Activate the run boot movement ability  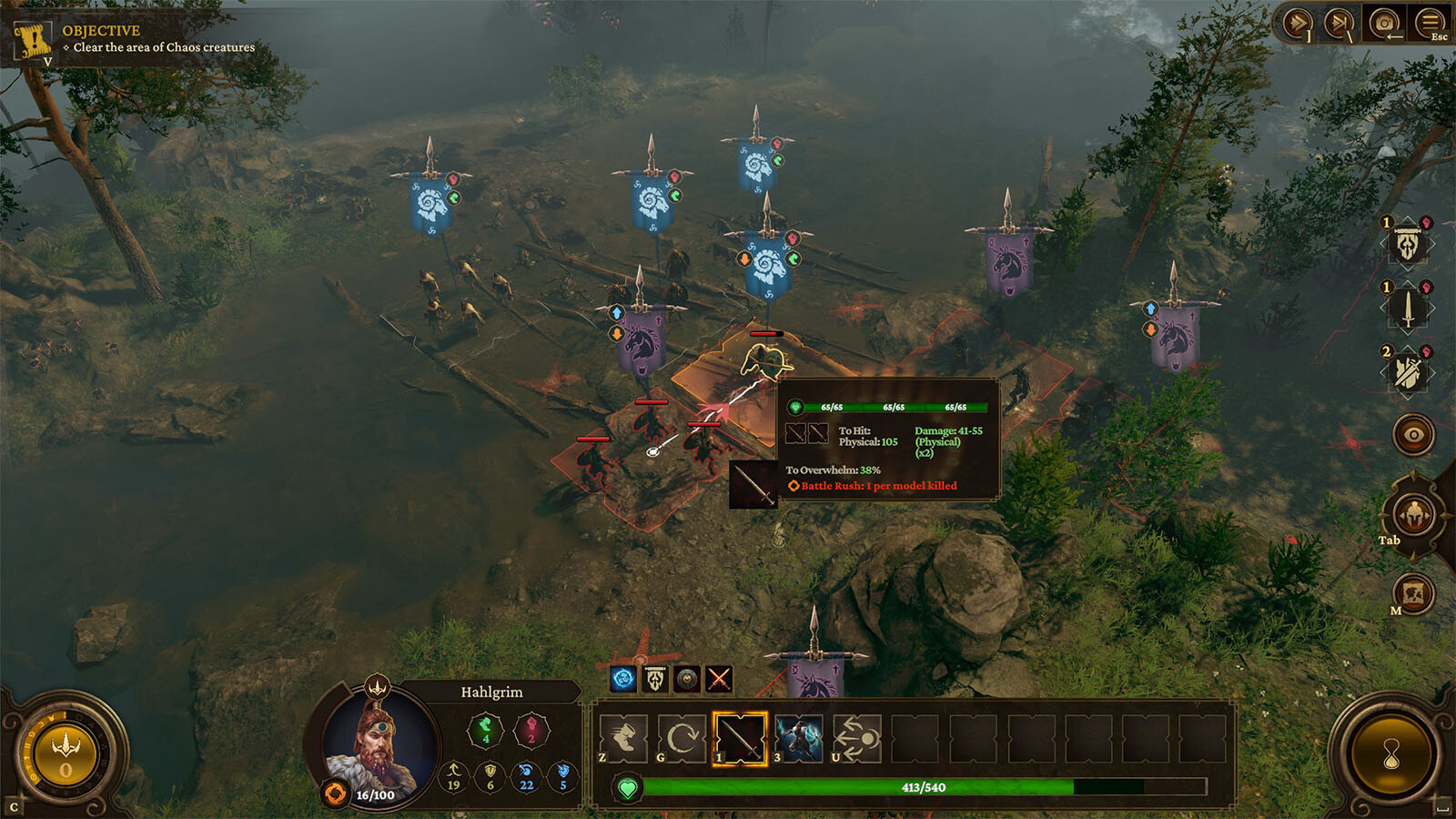[x=624, y=739]
